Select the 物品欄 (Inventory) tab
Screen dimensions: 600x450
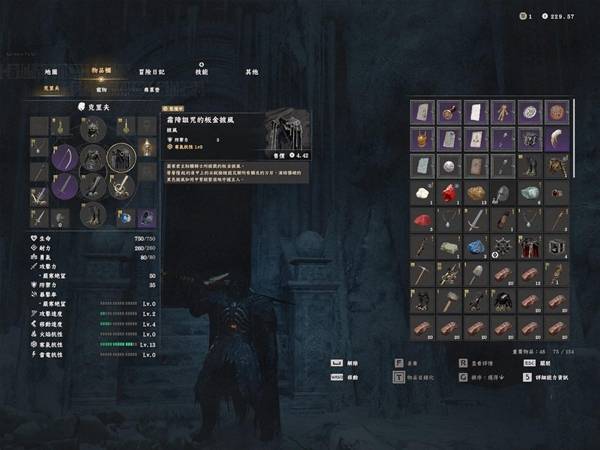pos(103,72)
